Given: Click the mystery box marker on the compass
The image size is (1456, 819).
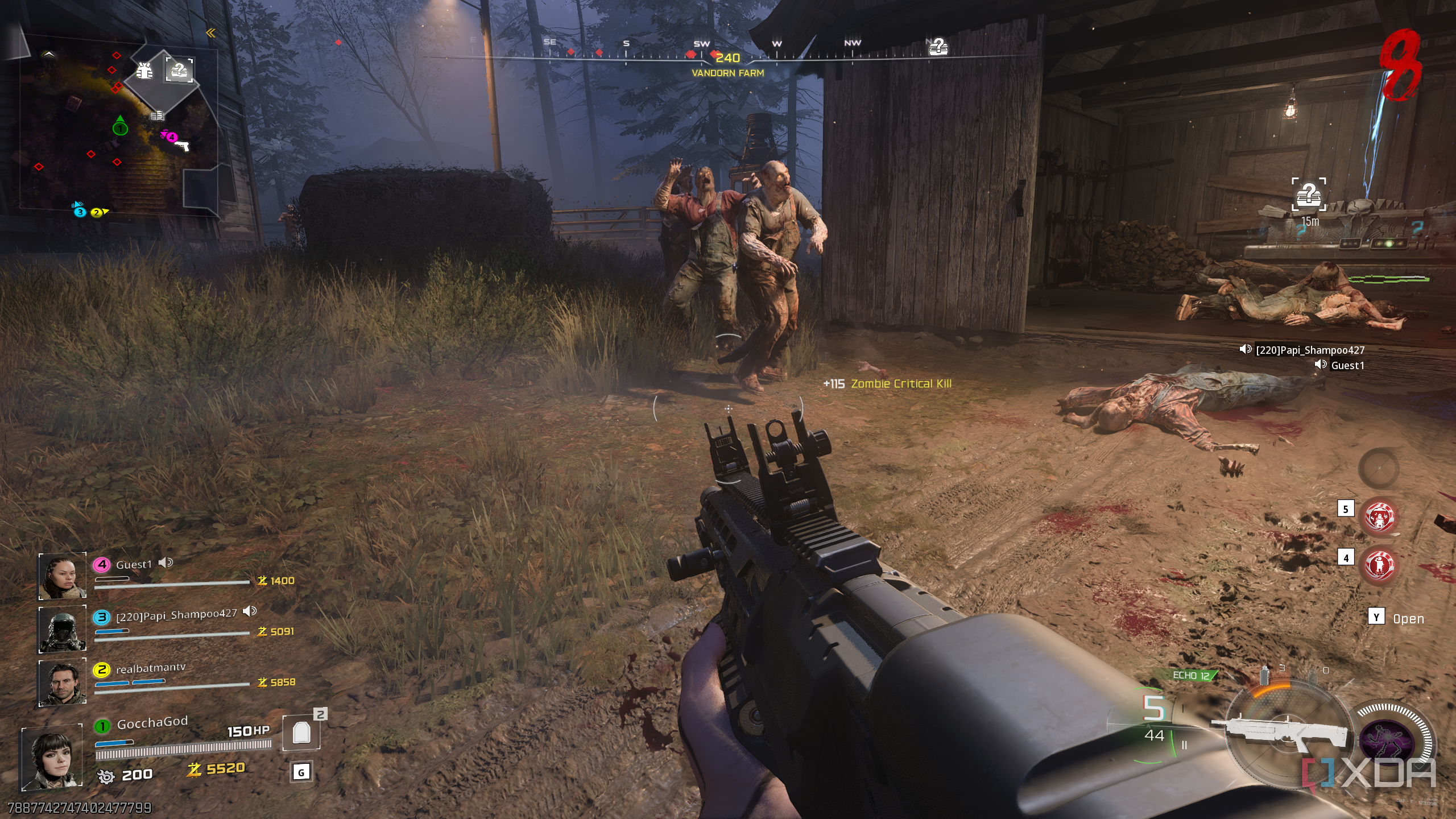Looking at the screenshot, I should tap(938, 47).
